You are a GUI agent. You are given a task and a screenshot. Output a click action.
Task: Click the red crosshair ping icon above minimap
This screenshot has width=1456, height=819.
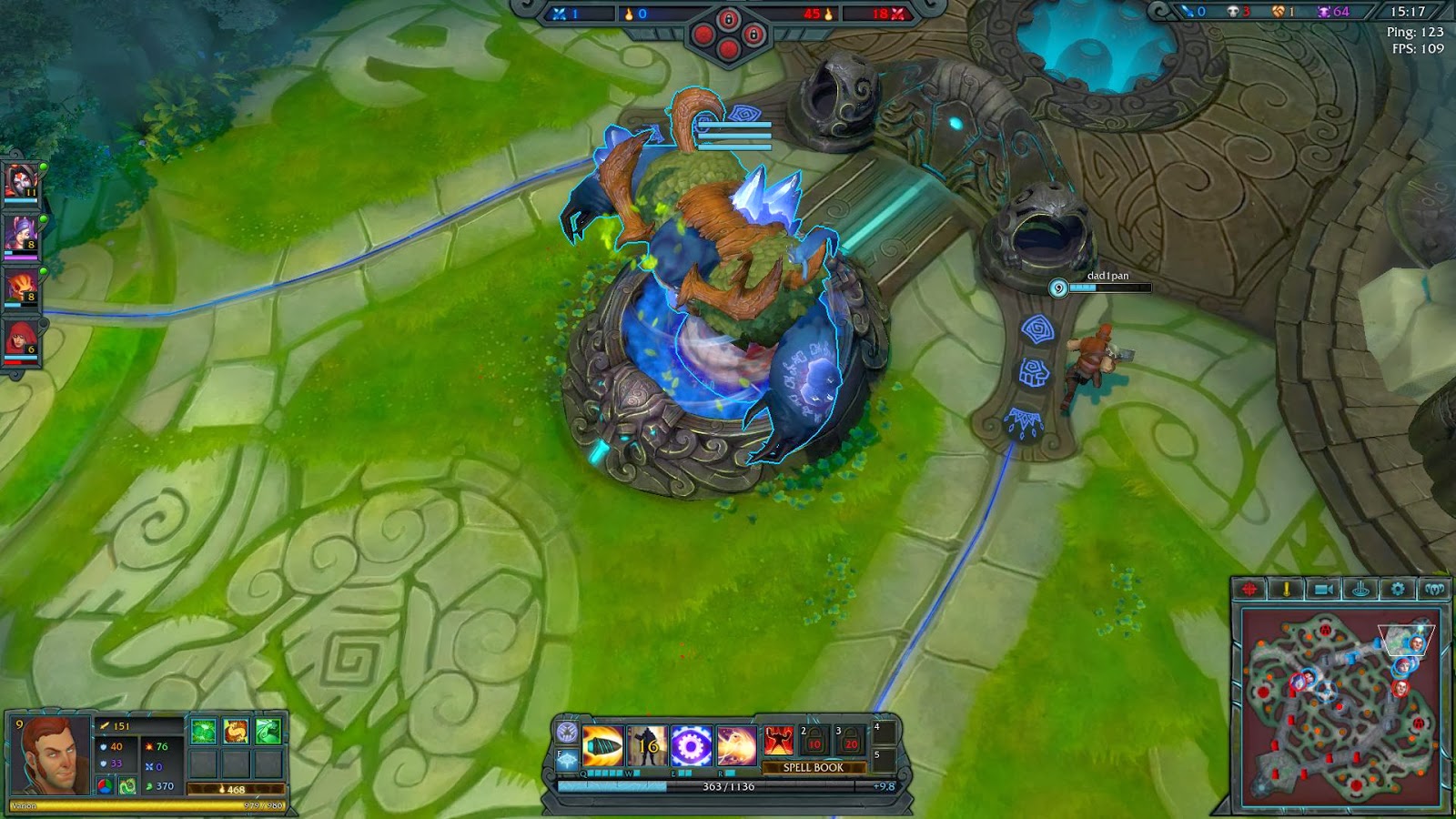[1249, 589]
